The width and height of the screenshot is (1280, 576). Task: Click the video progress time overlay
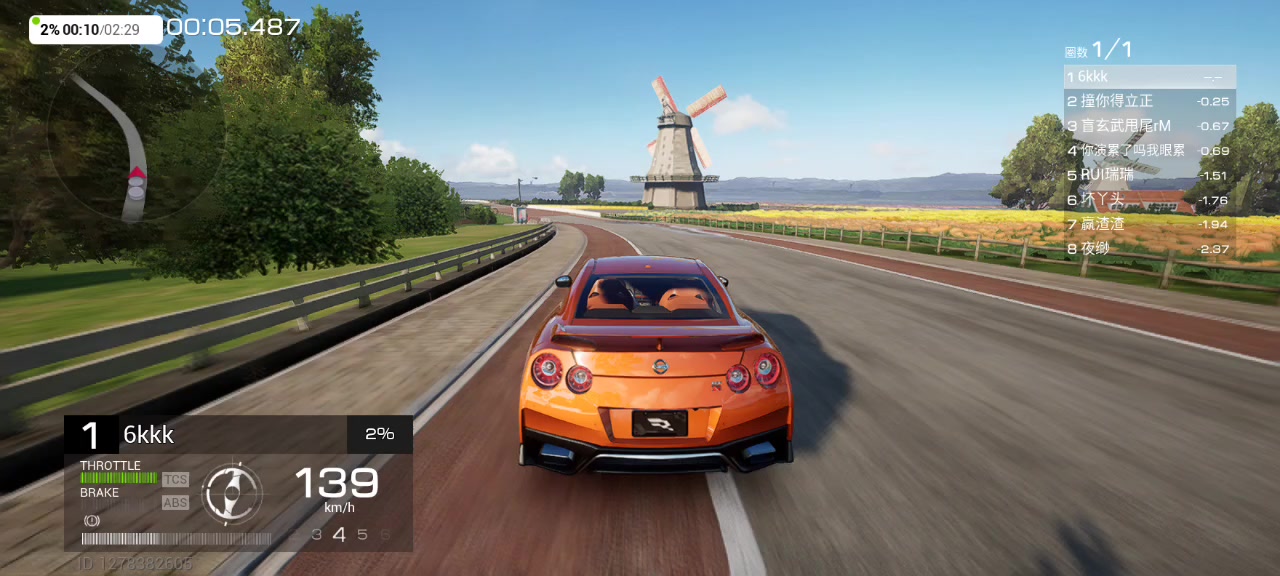click(x=96, y=30)
